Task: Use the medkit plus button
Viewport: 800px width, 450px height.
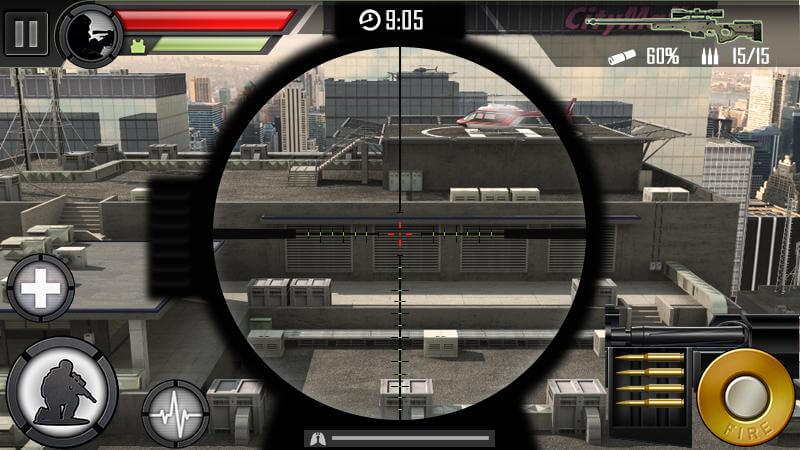Action: point(41,291)
